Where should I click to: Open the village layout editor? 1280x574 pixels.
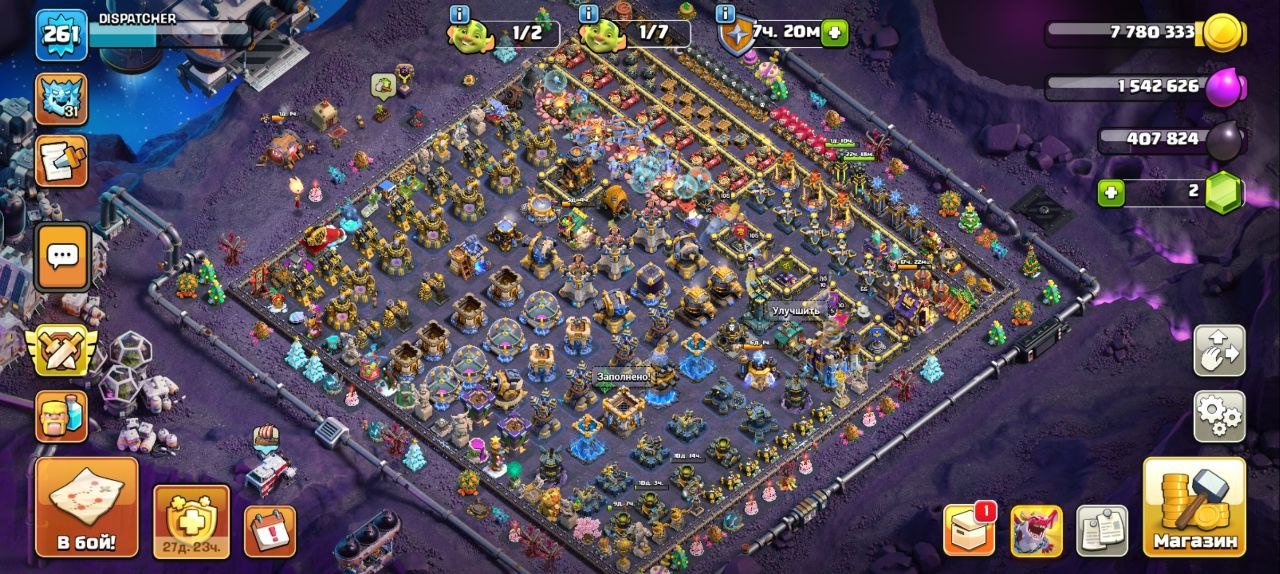(1219, 351)
